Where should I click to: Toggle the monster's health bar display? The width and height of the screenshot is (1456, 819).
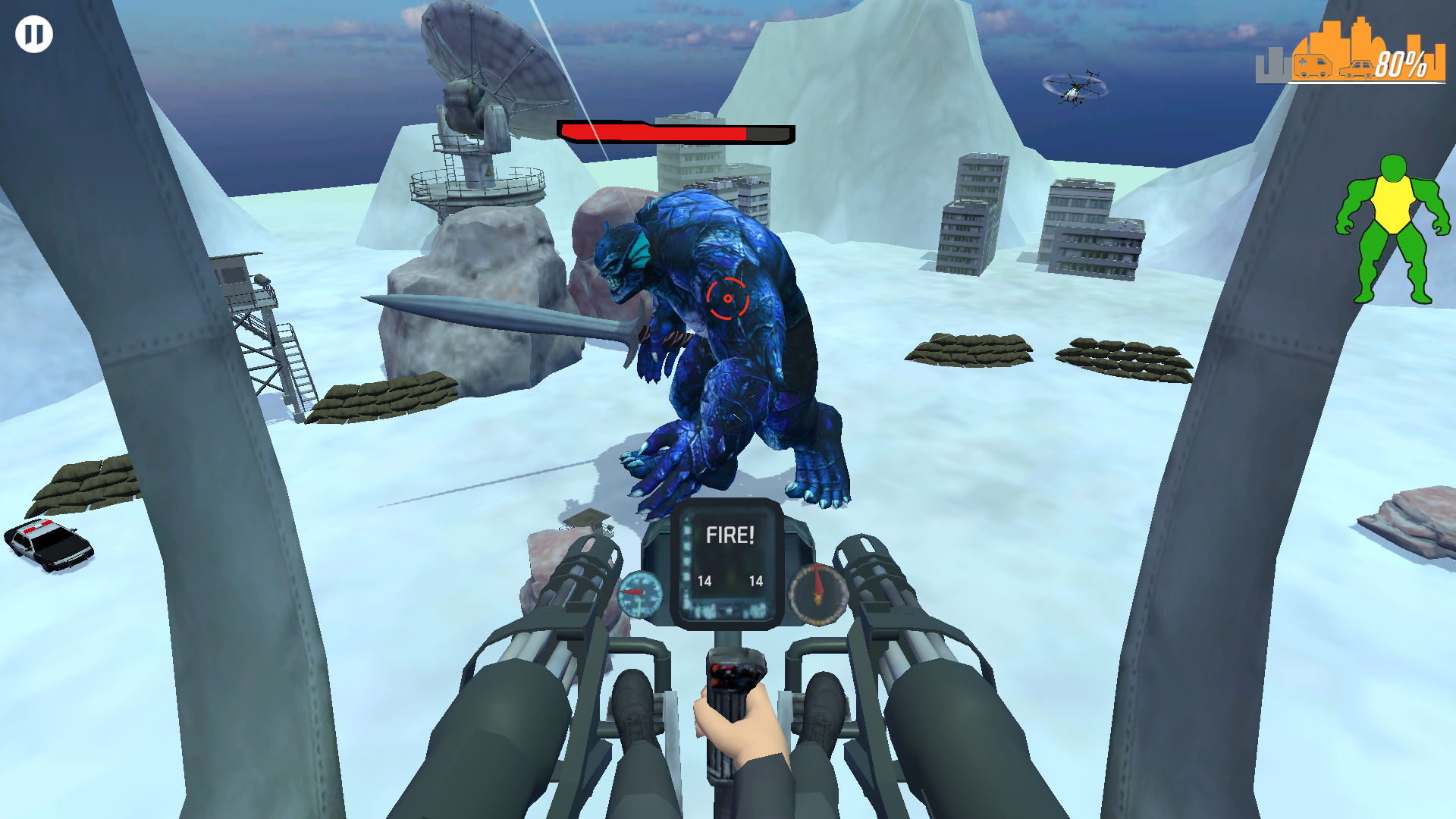pyautogui.click(x=673, y=132)
